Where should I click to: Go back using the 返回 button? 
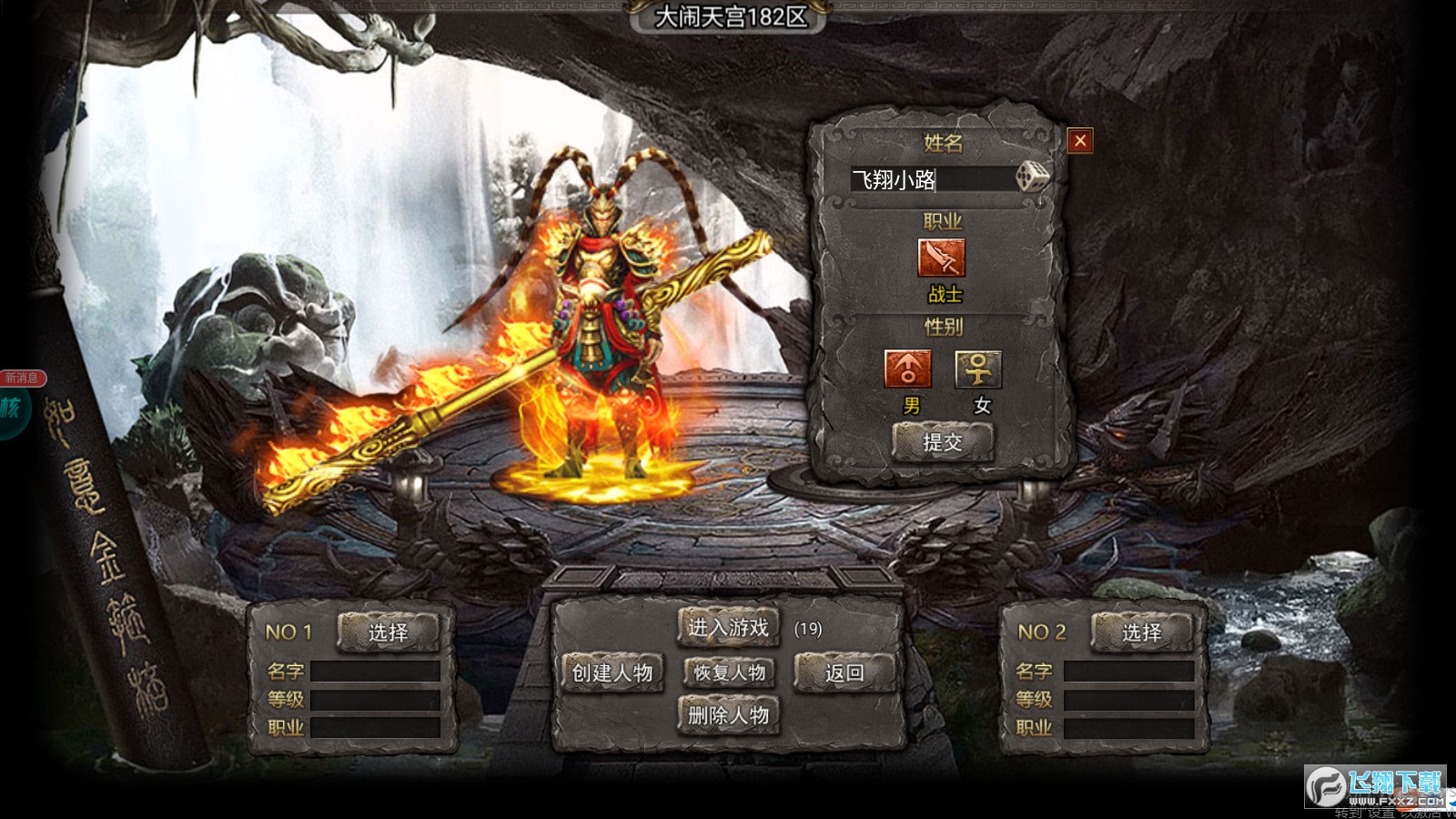click(x=844, y=673)
